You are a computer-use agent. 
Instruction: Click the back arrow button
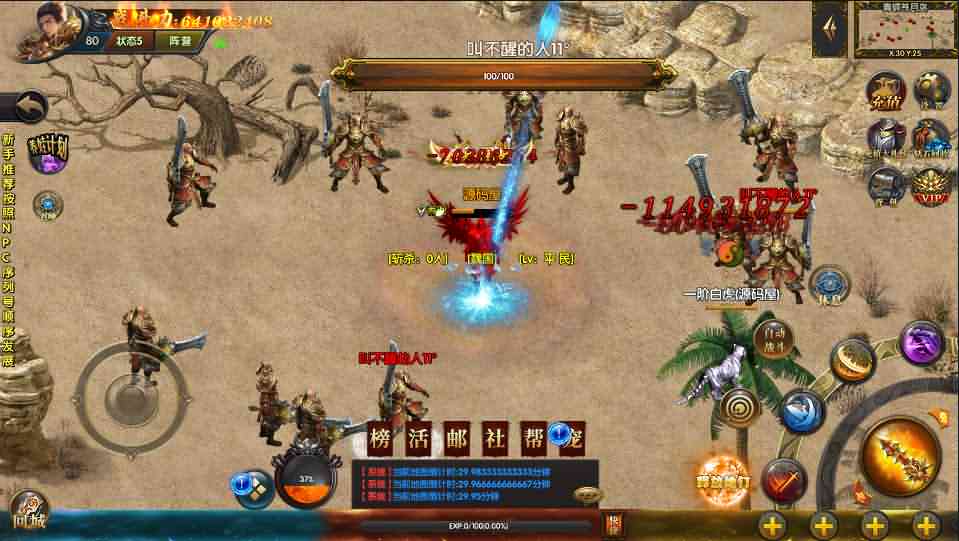[x=29, y=106]
